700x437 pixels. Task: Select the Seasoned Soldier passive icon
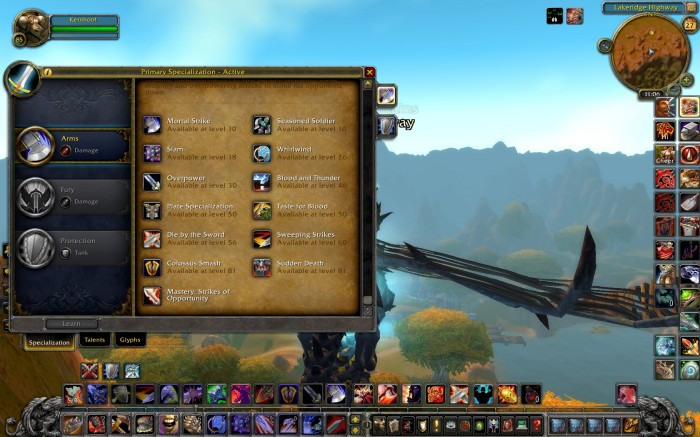pyautogui.click(x=261, y=124)
